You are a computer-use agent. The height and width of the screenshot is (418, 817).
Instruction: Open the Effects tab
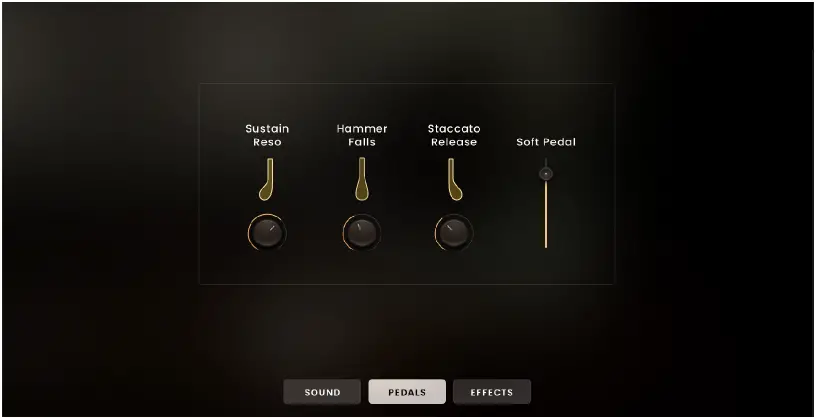(x=491, y=392)
